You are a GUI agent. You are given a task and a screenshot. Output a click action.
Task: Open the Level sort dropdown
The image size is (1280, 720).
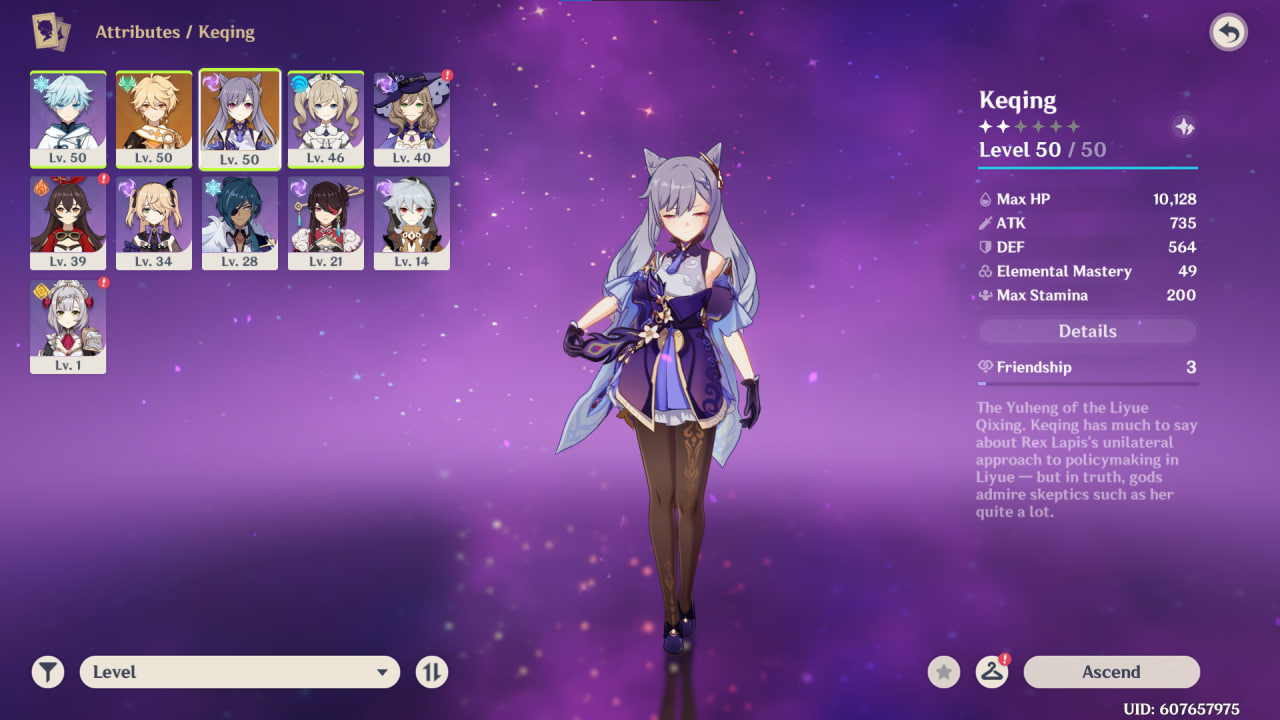(x=240, y=672)
